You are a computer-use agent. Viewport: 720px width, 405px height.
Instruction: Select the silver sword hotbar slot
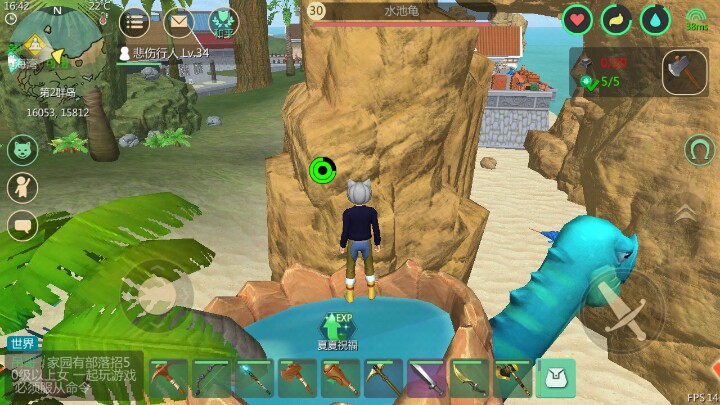click(427, 378)
